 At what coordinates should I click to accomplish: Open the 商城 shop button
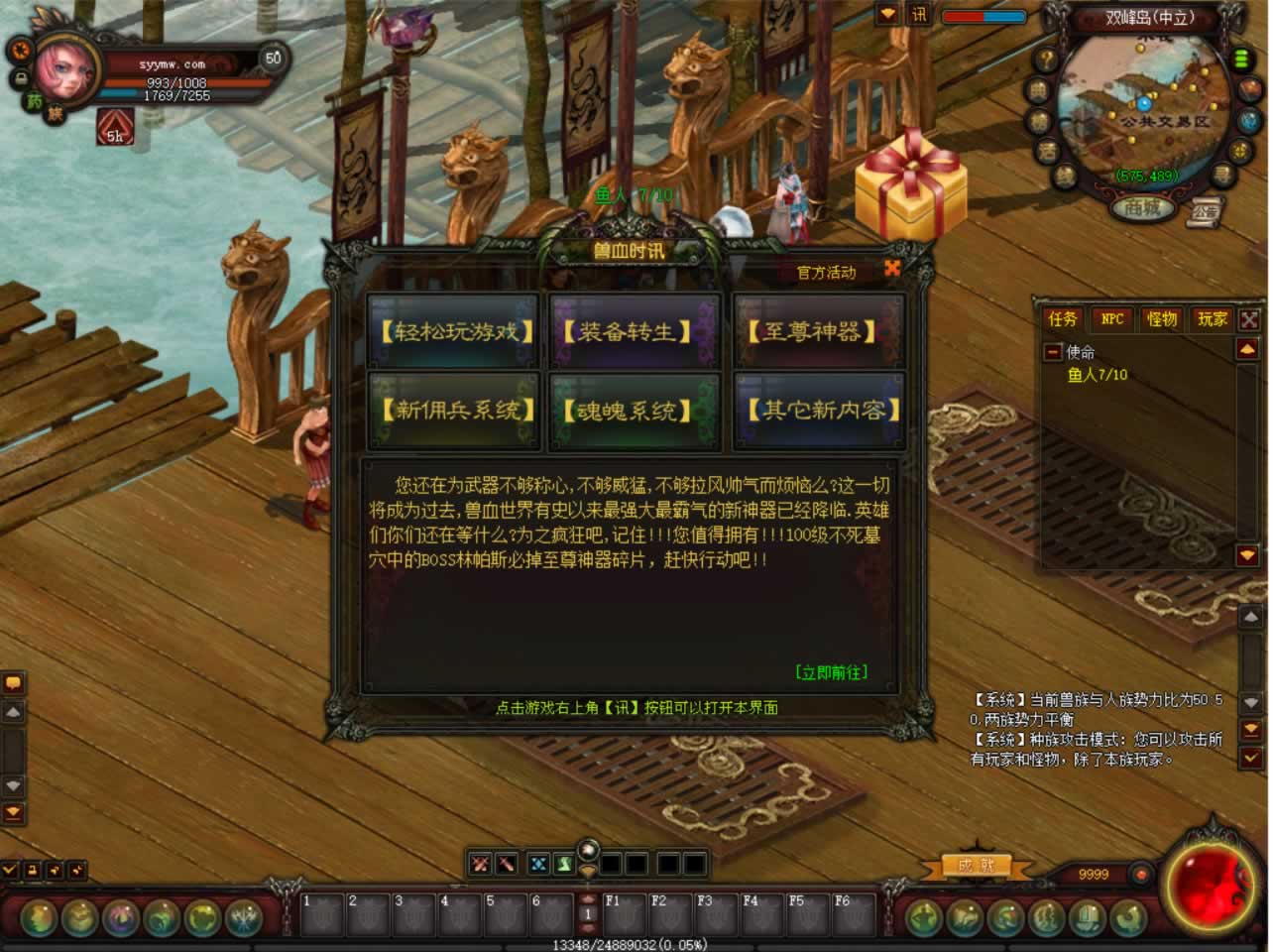[1141, 208]
